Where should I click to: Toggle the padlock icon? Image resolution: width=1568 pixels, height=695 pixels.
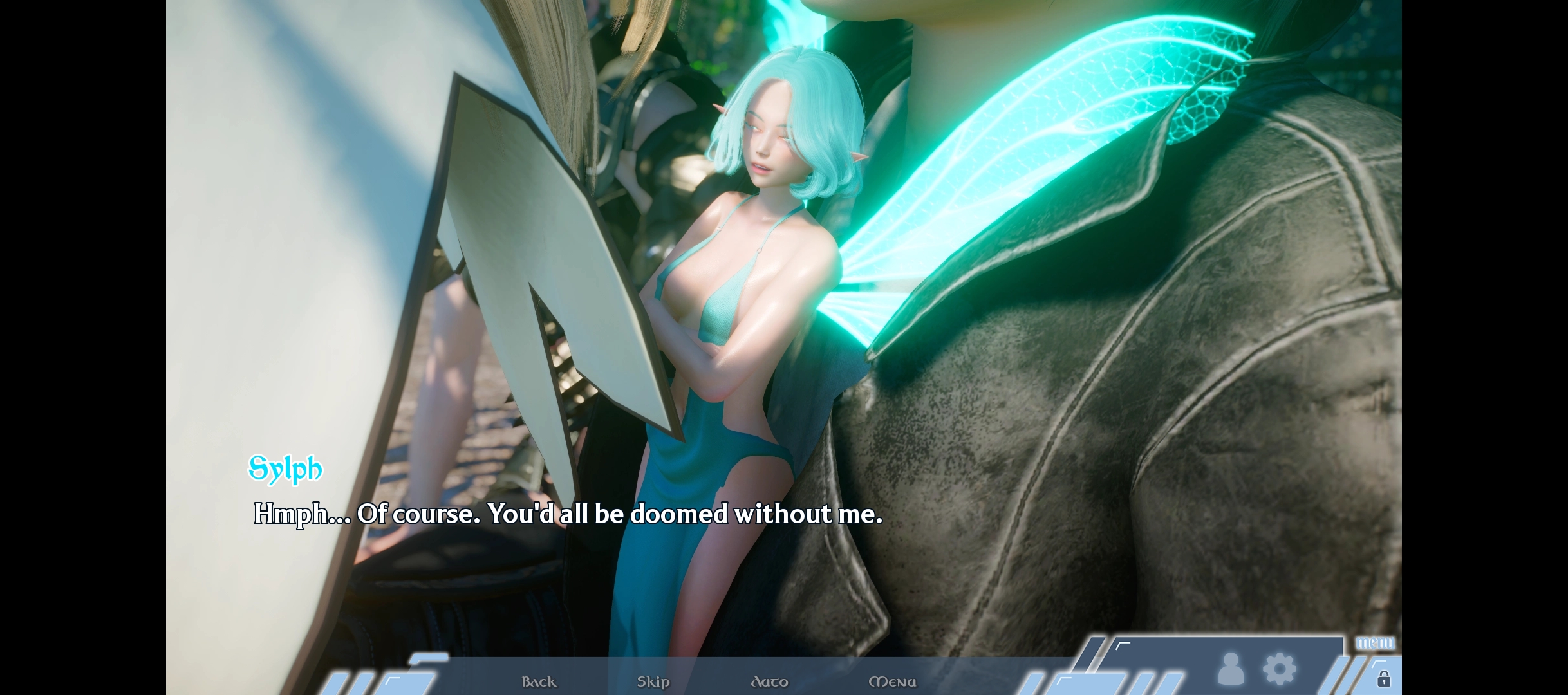coord(1383,679)
